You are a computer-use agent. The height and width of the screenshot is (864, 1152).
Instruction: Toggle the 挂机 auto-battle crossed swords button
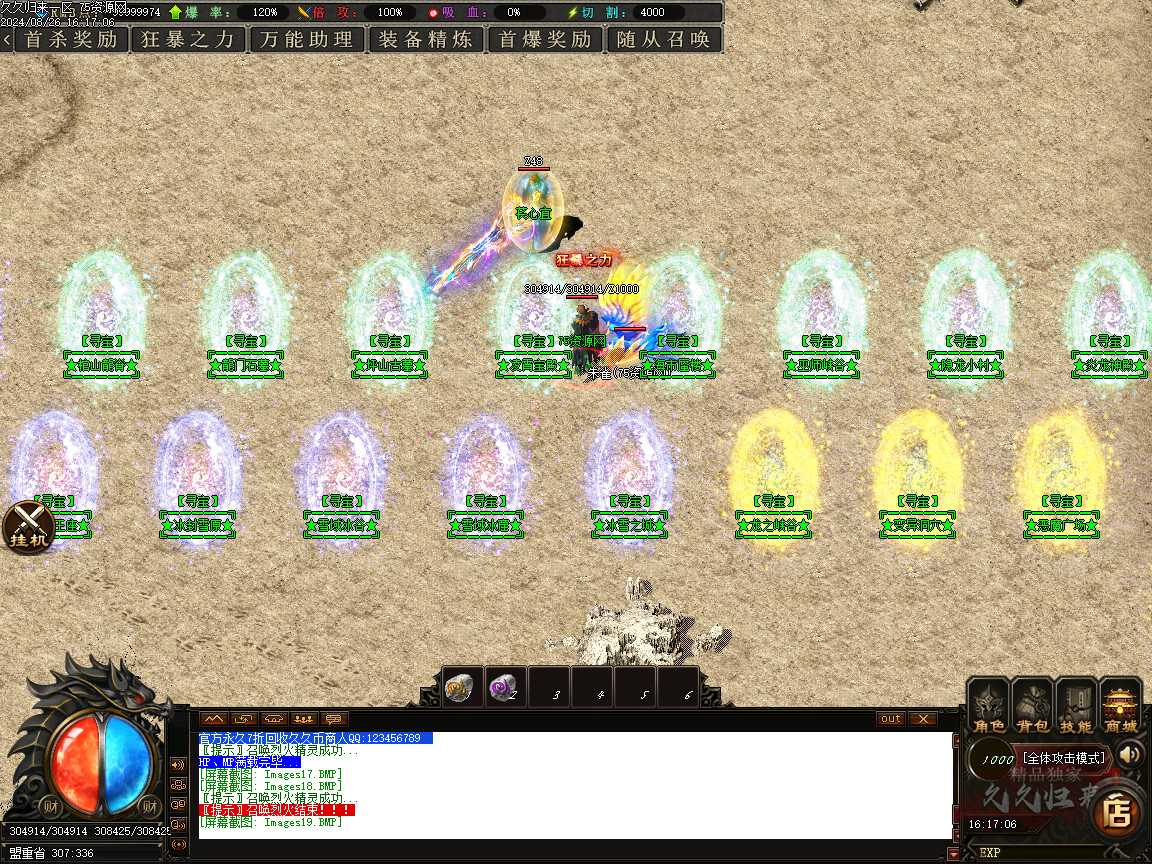click(x=29, y=526)
